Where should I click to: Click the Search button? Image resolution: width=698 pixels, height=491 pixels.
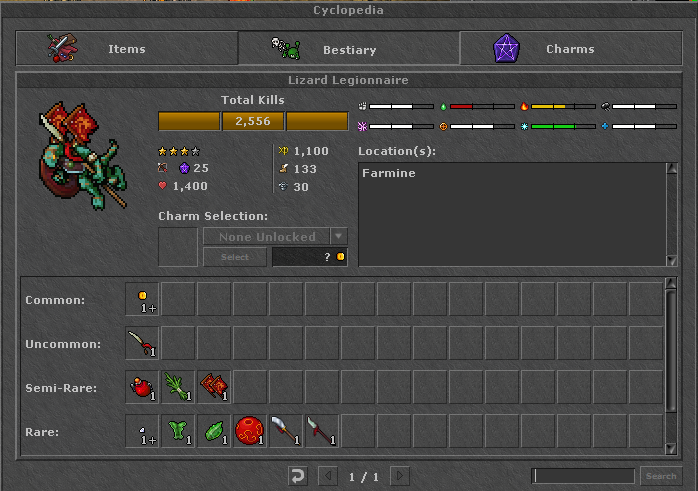(660, 476)
